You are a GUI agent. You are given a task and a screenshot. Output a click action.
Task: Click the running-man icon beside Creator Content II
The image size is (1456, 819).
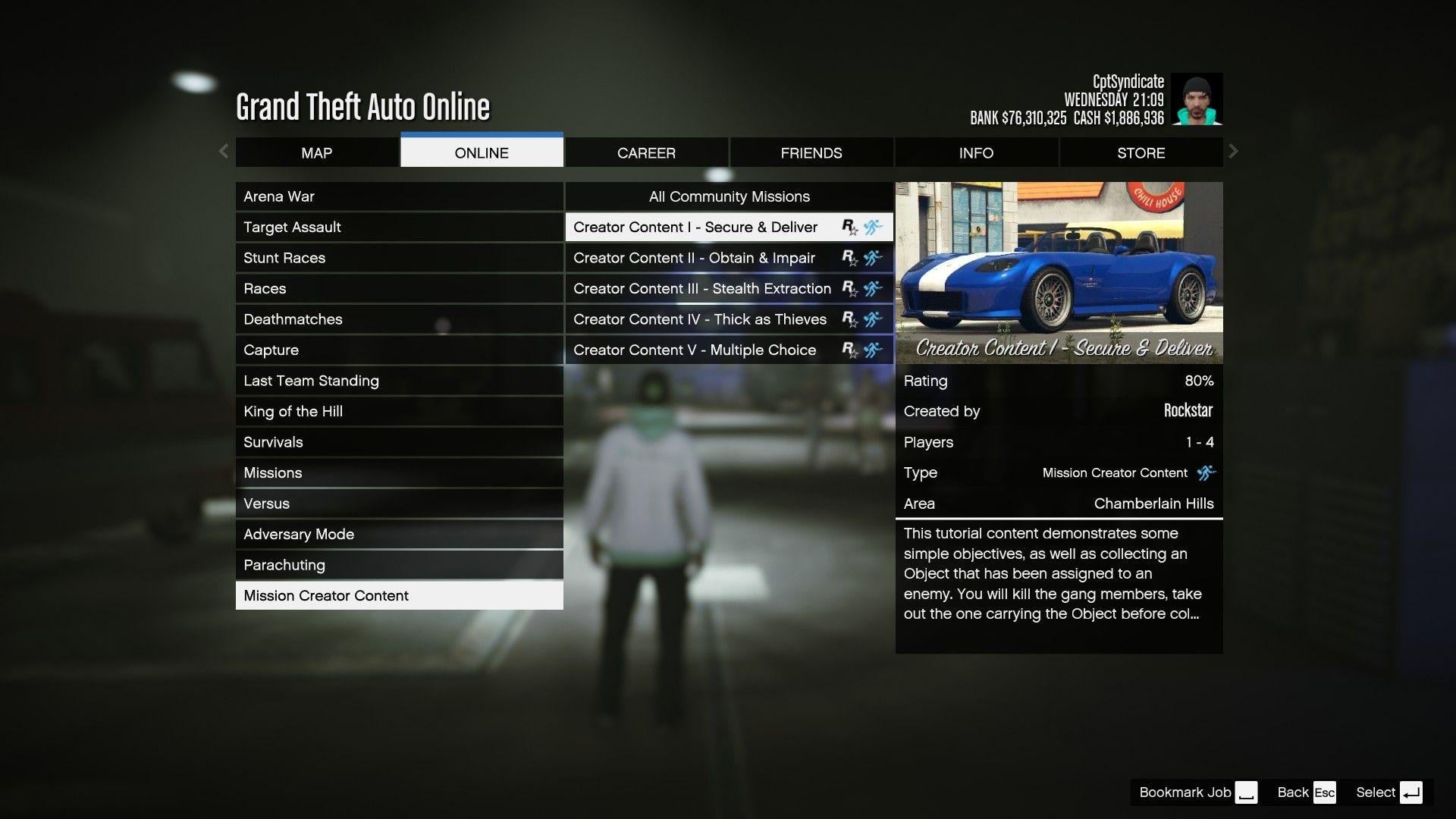[x=872, y=258]
